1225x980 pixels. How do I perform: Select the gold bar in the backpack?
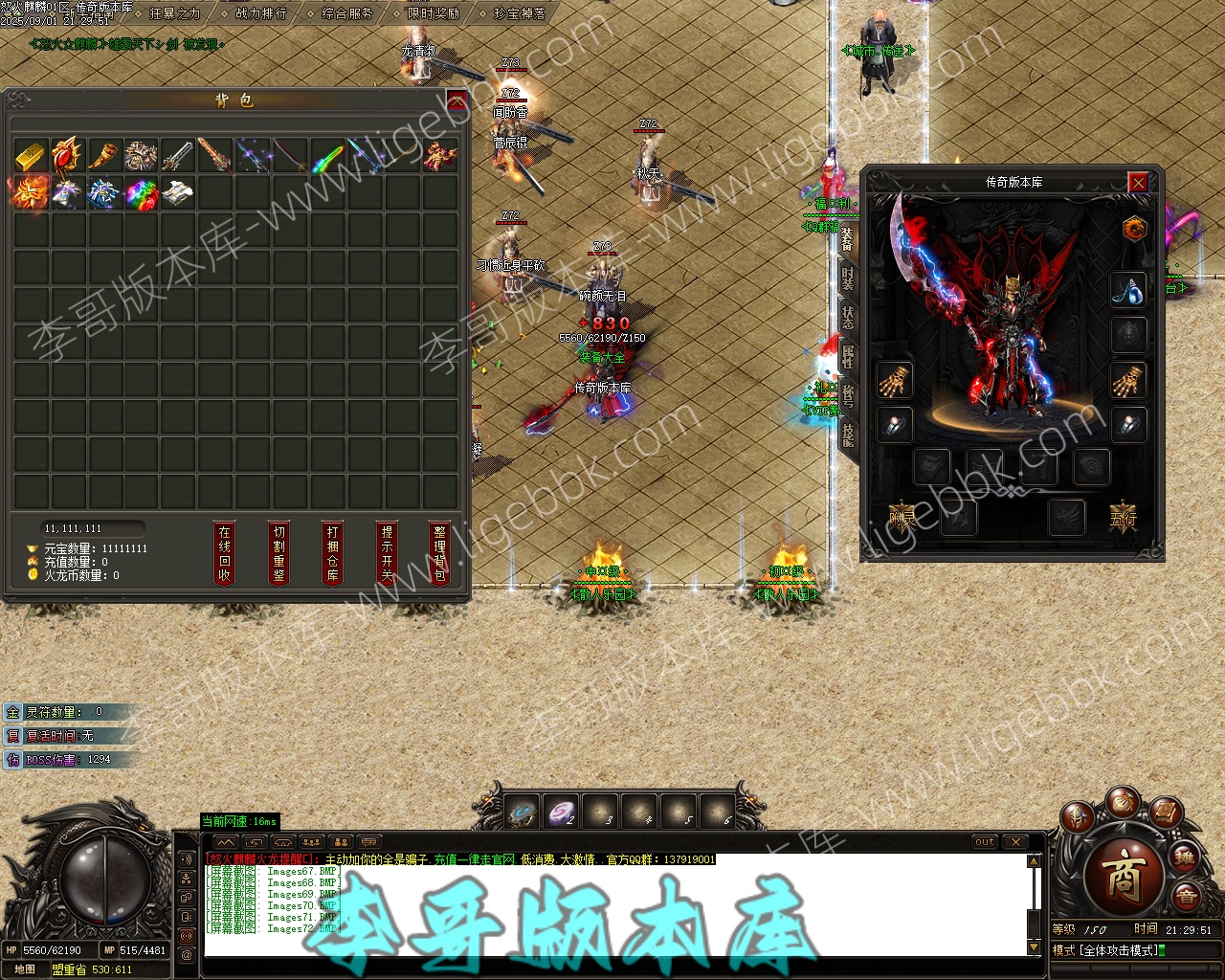31,155
